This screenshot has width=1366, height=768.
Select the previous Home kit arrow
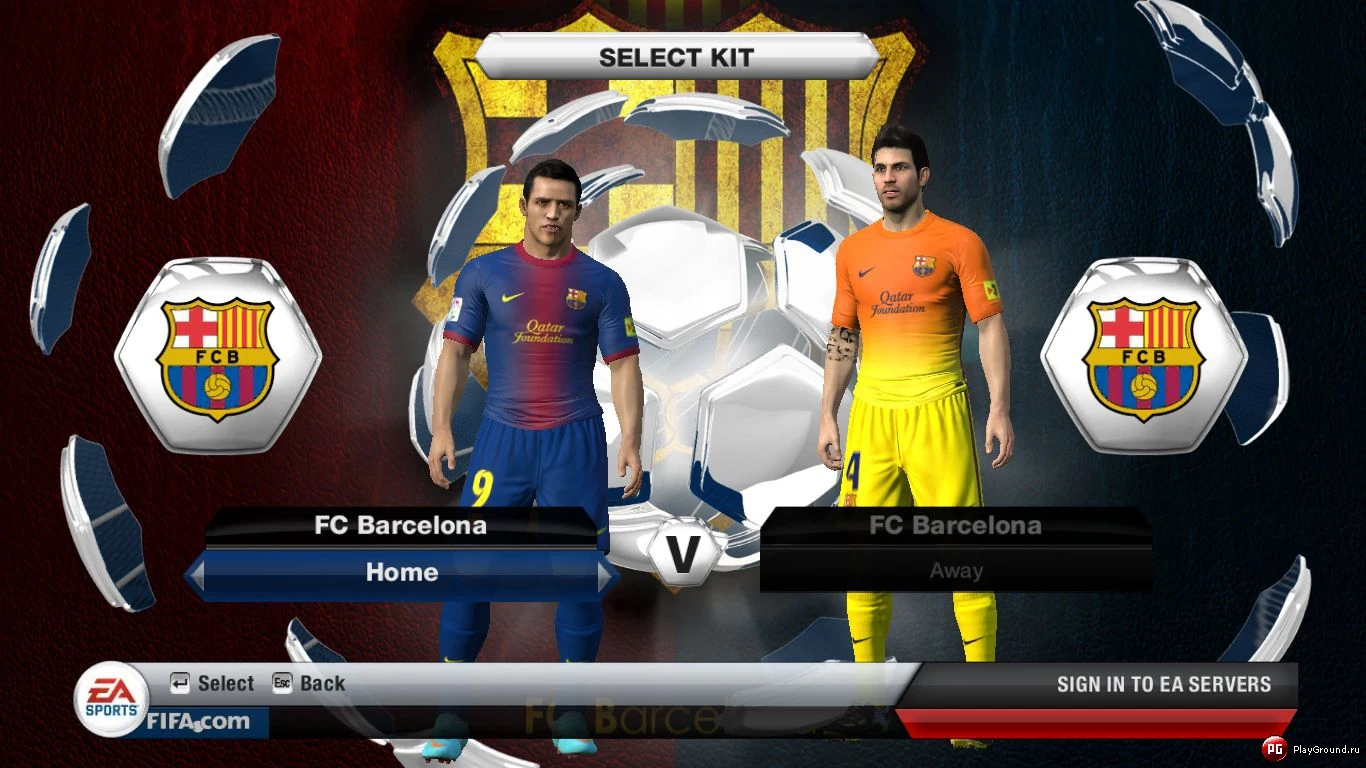tap(196, 573)
